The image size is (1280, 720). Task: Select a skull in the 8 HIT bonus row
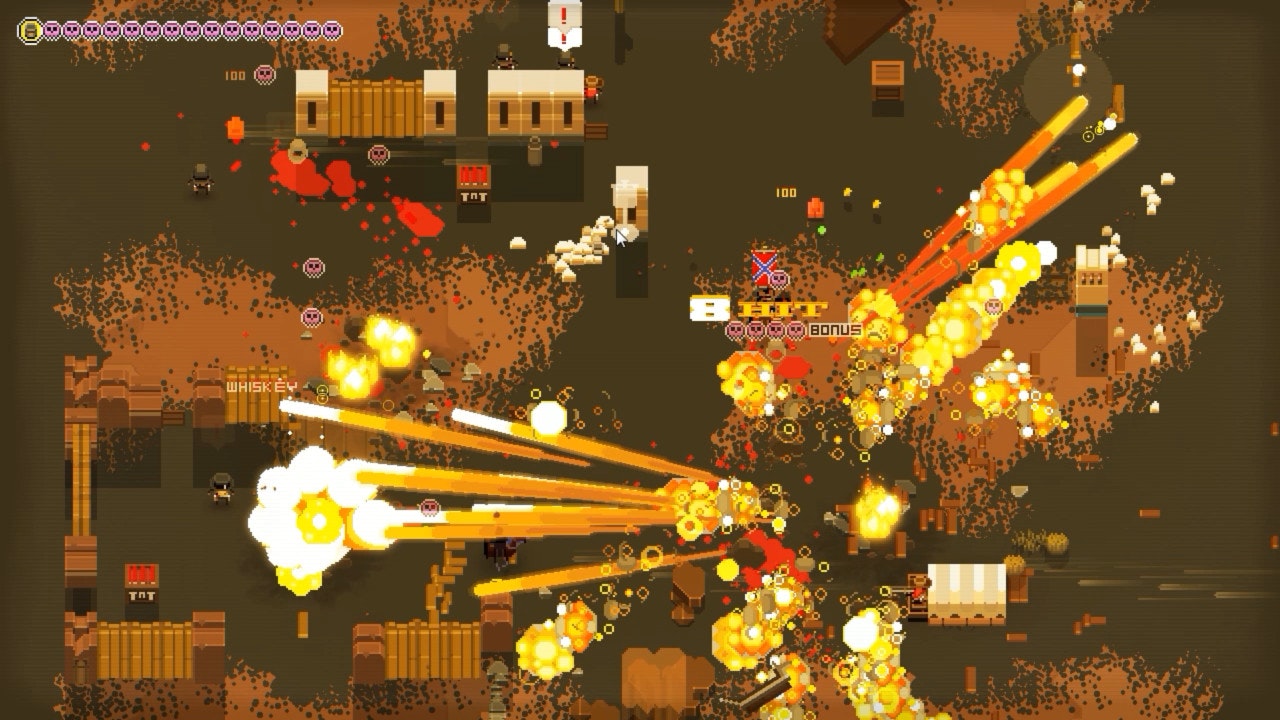[755, 331]
